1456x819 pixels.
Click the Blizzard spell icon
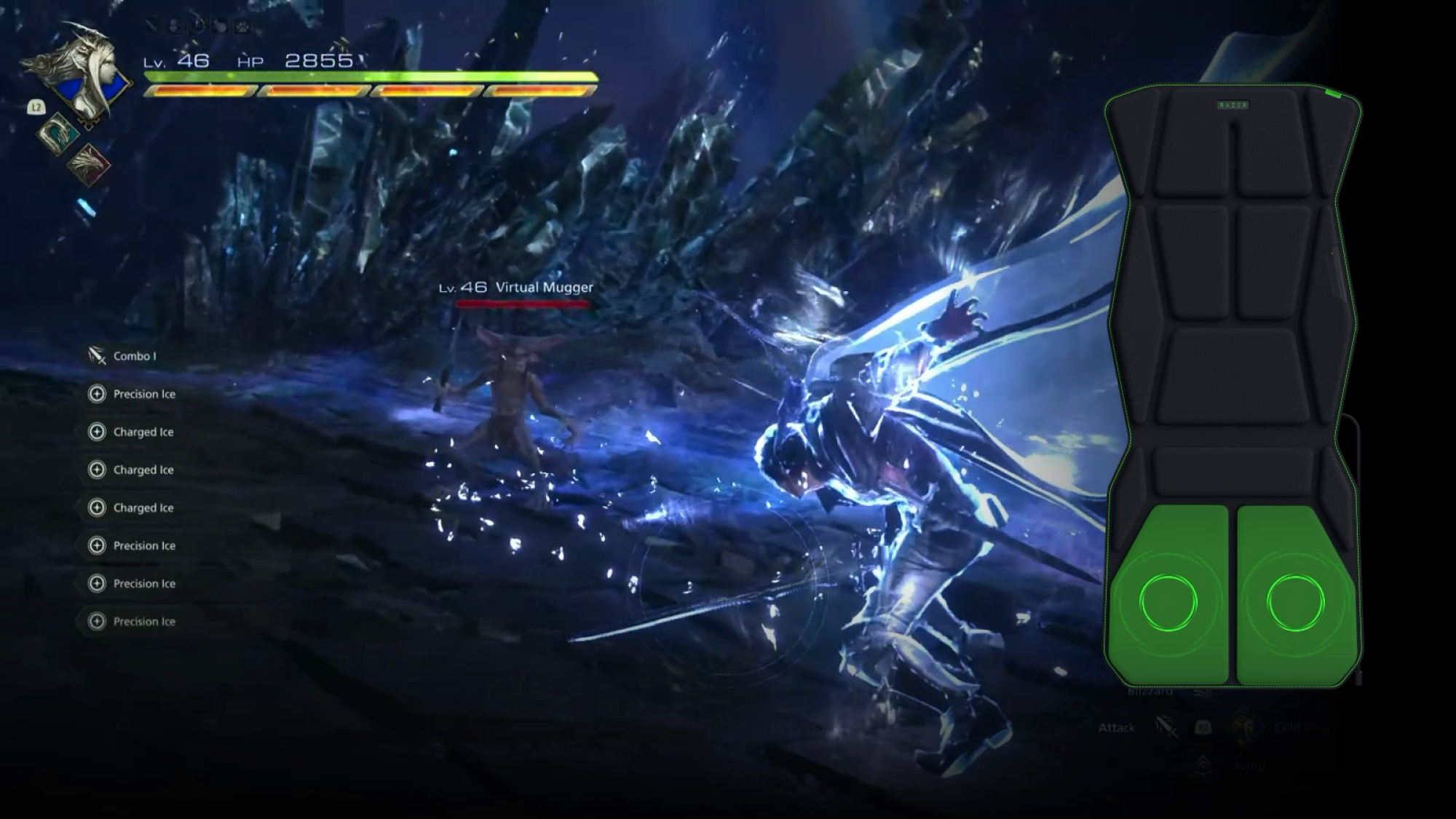tap(1200, 694)
